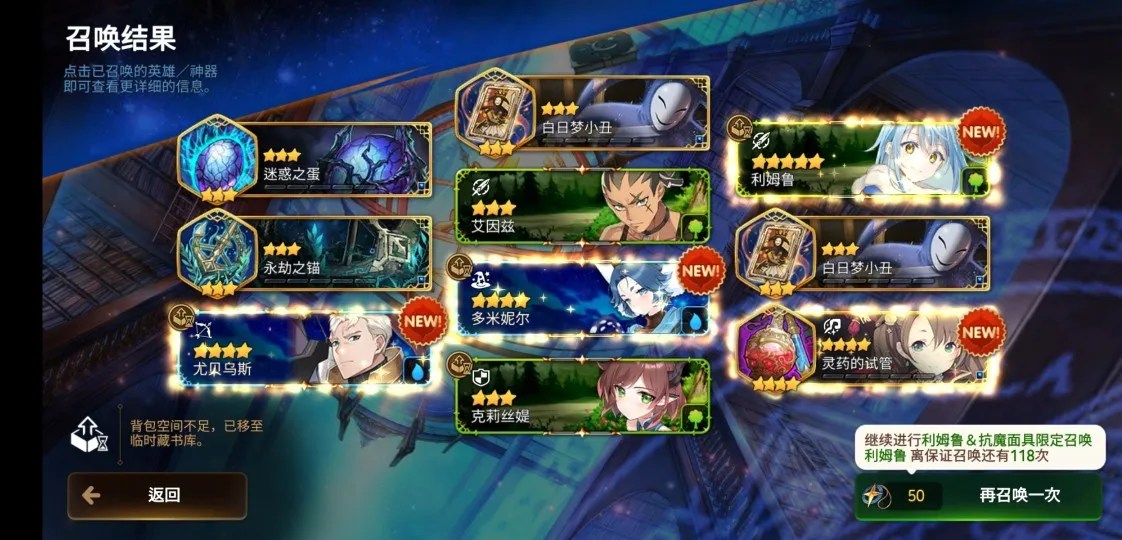Select the 迷惑之蛋 artifact card

point(307,160)
